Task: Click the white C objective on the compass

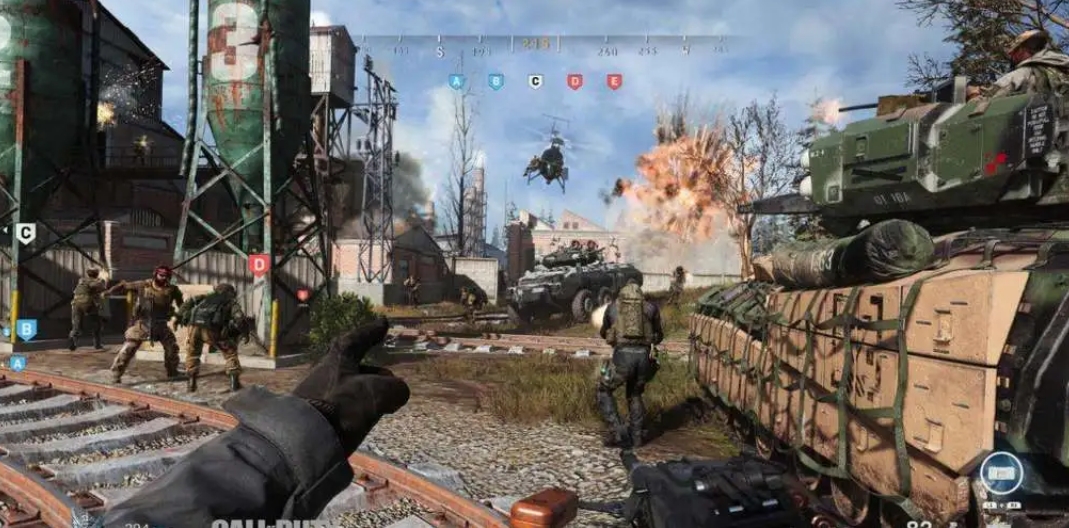Action: pyautogui.click(x=535, y=82)
